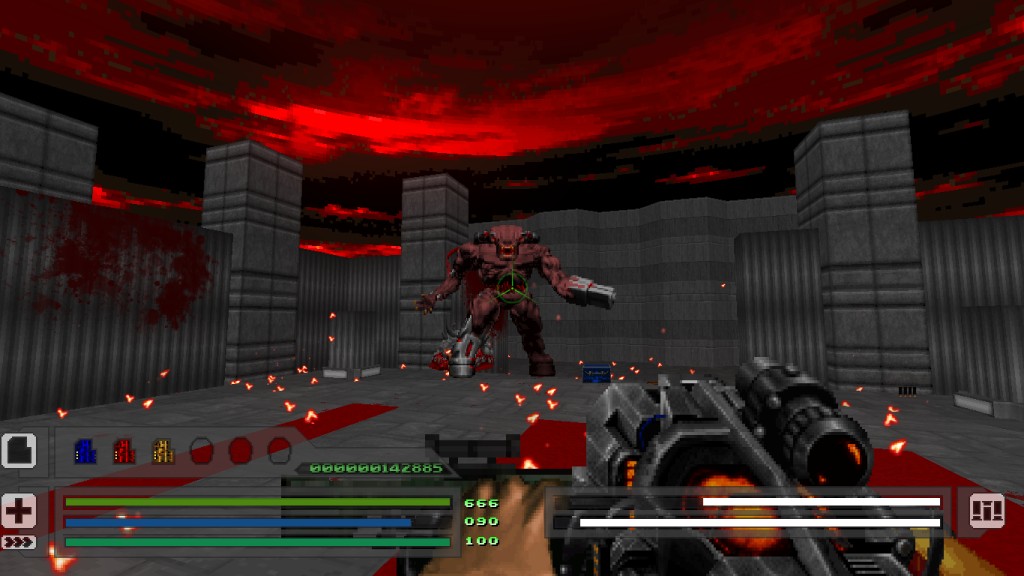Click the health cross icon
Image resolution: width=1024 pixels, height=576 pixels.
point(19,511)
